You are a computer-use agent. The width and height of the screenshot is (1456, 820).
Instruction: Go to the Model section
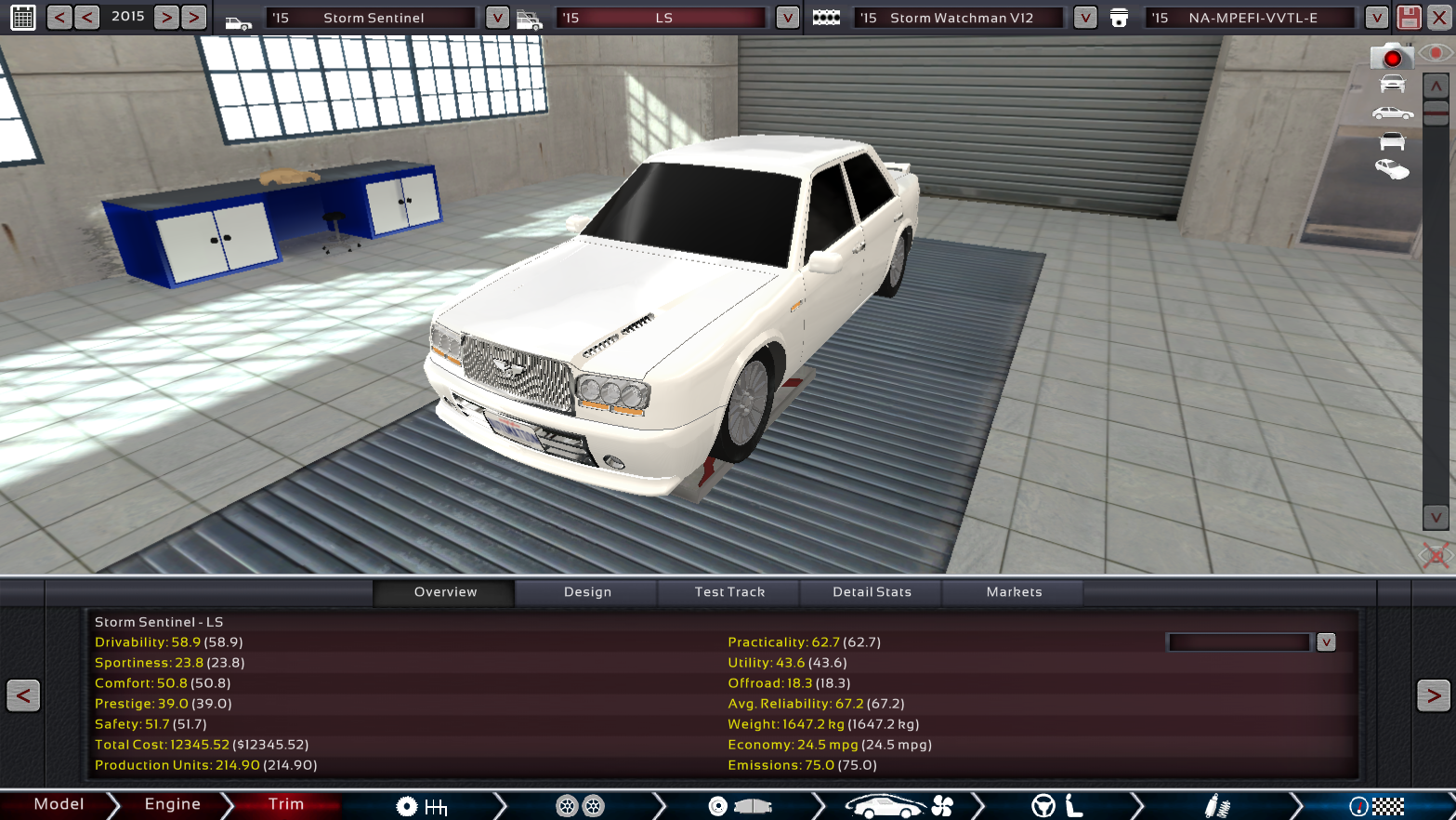pos(59,804)
